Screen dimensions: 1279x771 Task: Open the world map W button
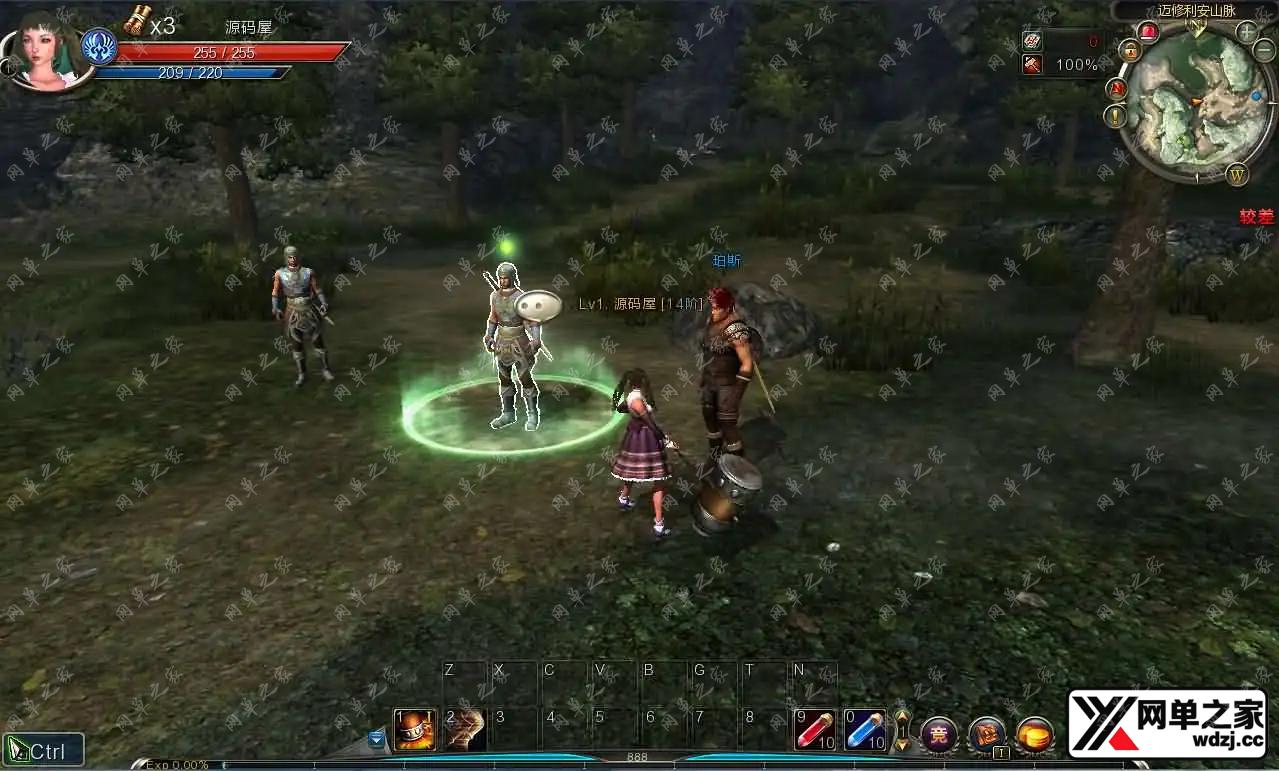pos(1238,174)
